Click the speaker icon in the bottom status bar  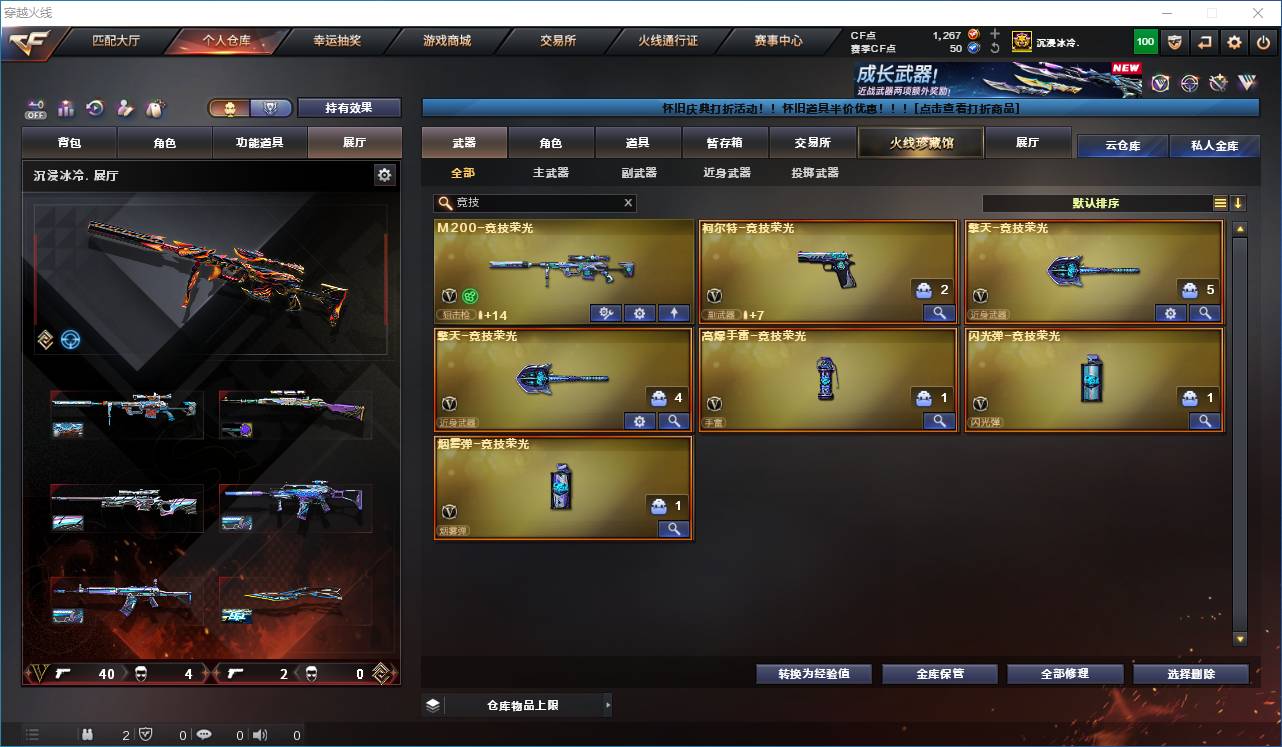pos(260,736)
